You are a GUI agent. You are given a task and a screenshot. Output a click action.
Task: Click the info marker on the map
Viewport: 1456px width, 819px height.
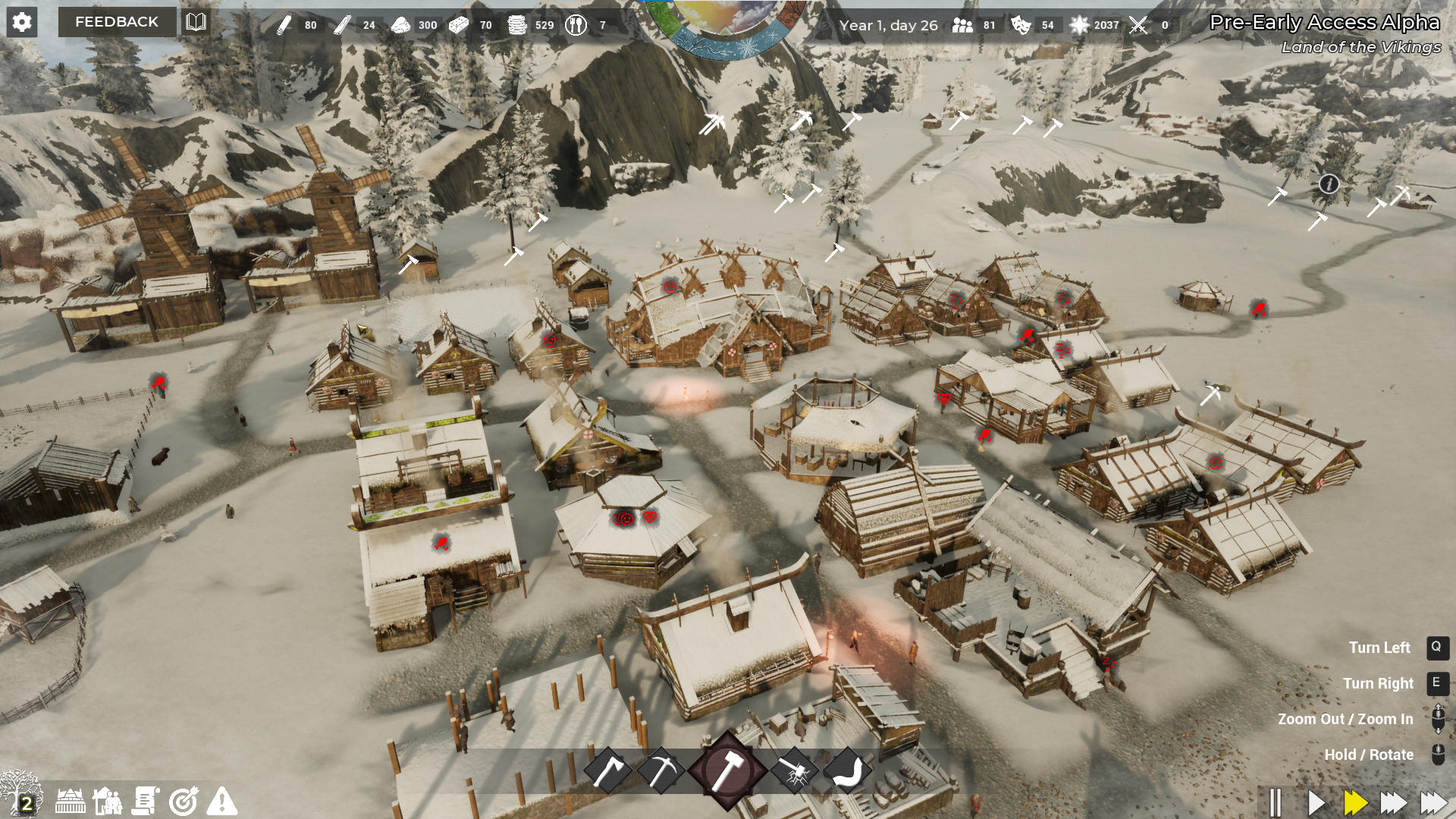(1329, 184)
